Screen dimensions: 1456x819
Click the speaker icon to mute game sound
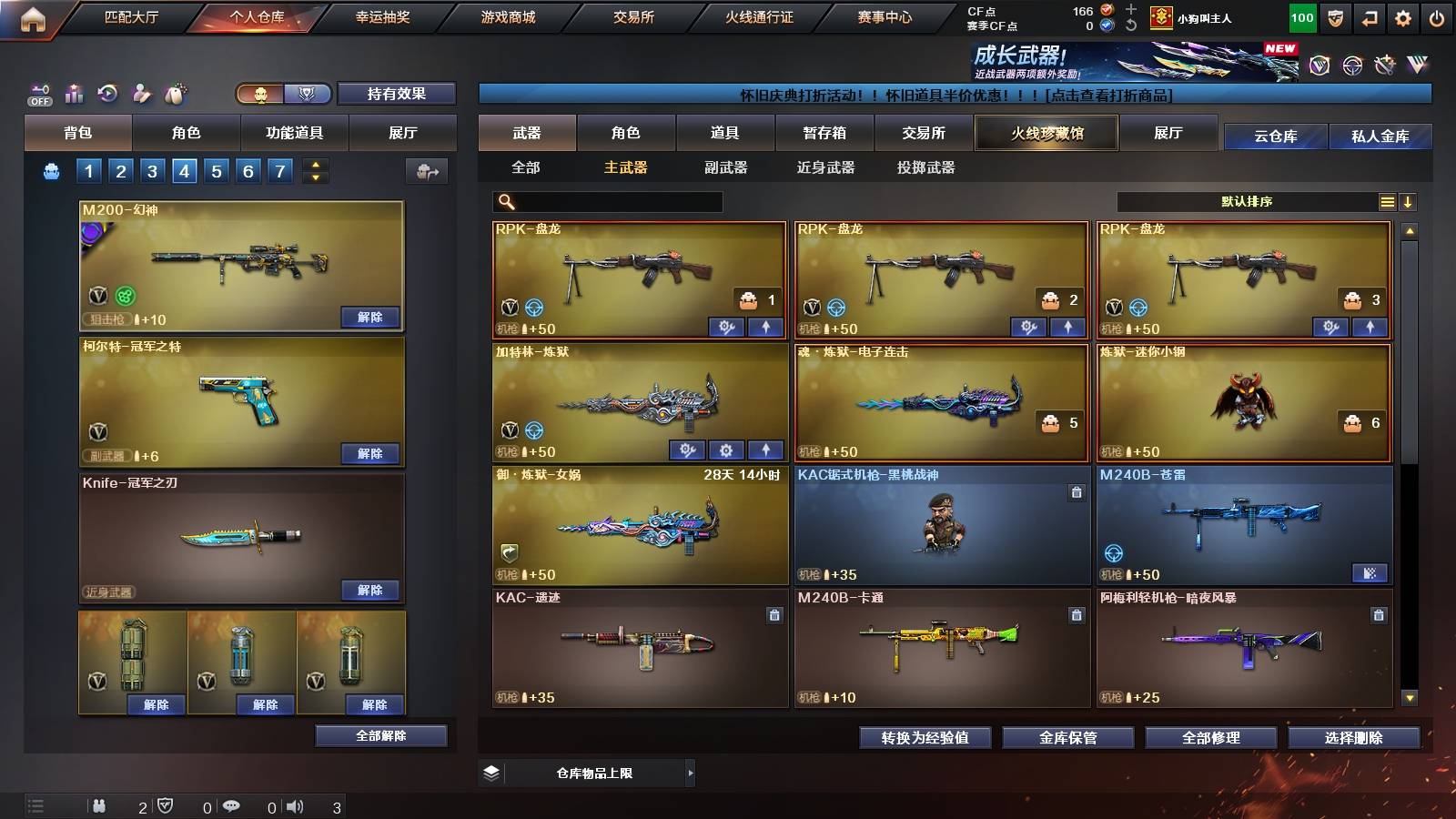tap(293, 806)
